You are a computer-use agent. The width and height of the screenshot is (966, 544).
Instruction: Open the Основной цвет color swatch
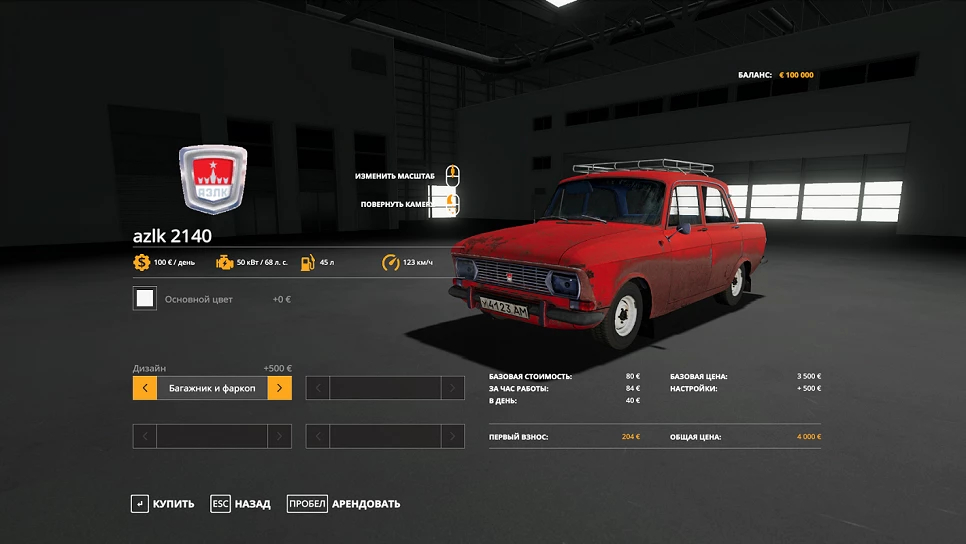click(x=145, y=298)
